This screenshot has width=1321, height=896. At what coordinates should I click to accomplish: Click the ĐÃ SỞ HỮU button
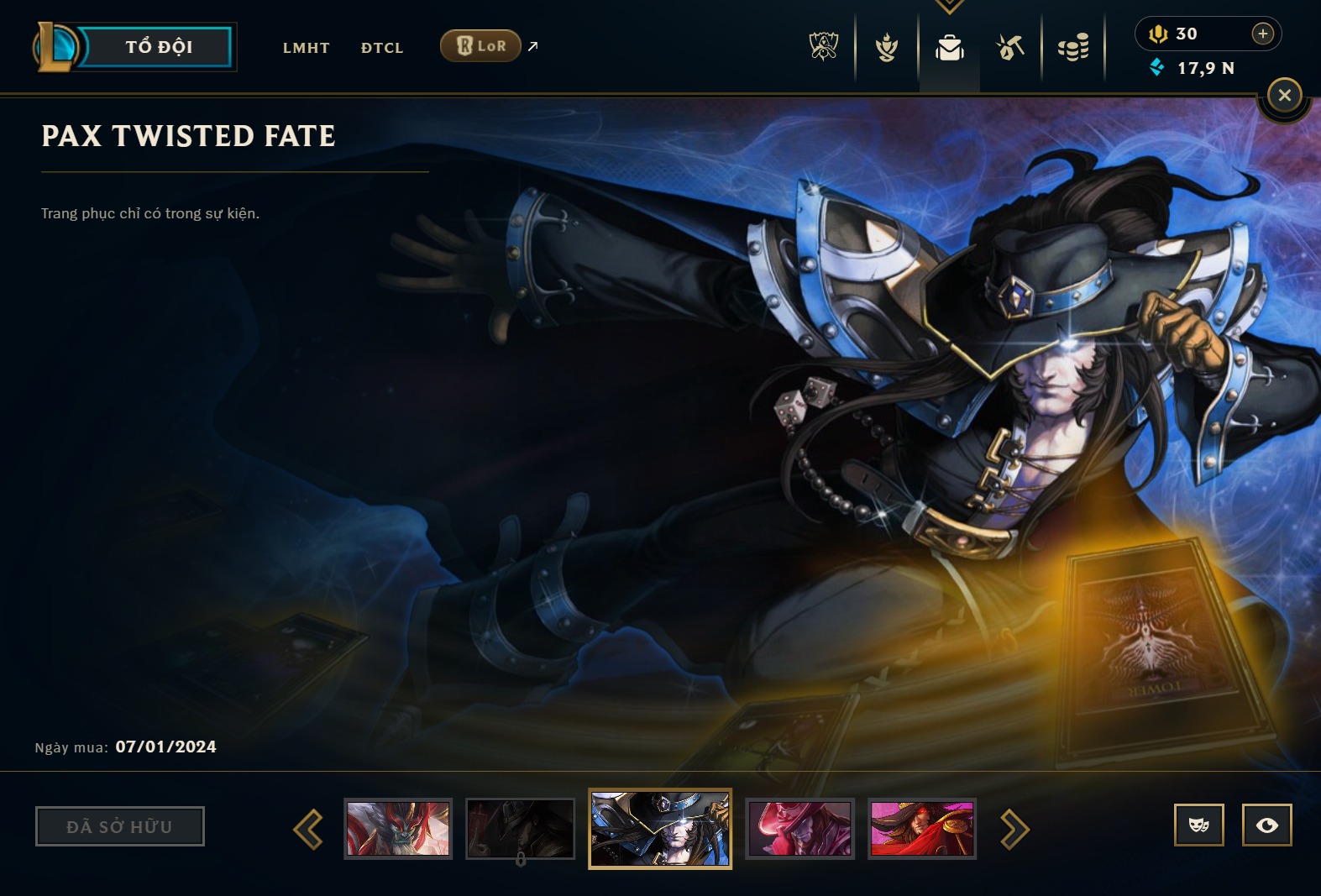pos(119,825)
